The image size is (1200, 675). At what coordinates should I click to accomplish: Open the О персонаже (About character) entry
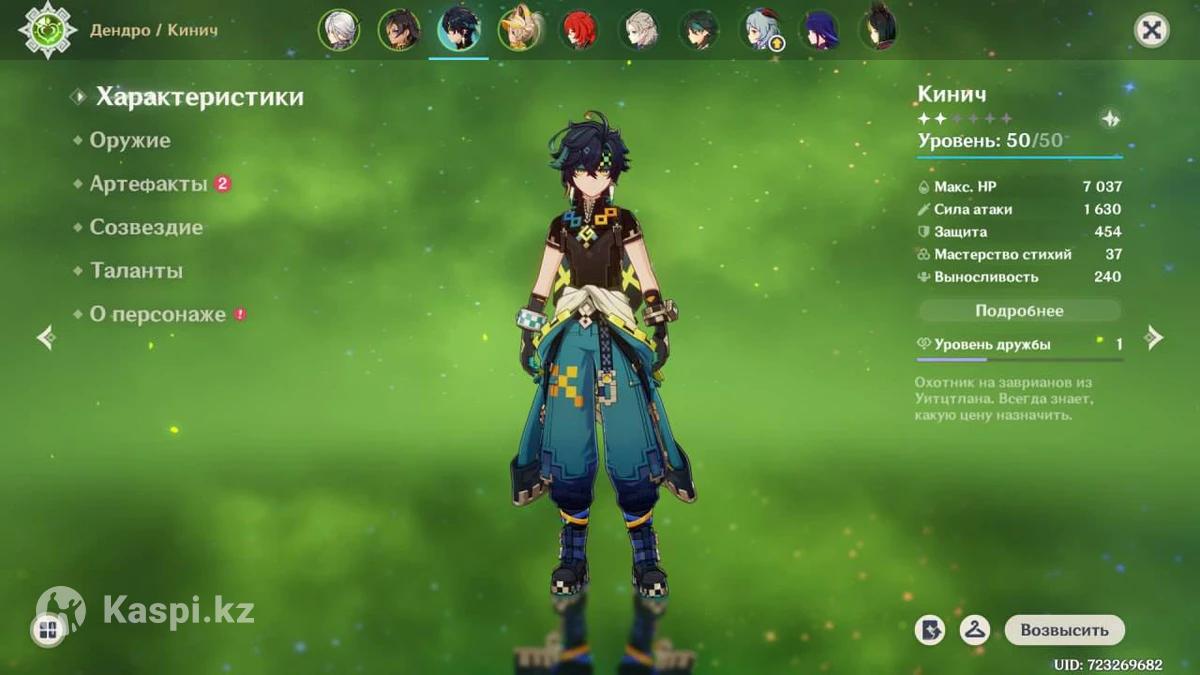(x=158, y=314)
